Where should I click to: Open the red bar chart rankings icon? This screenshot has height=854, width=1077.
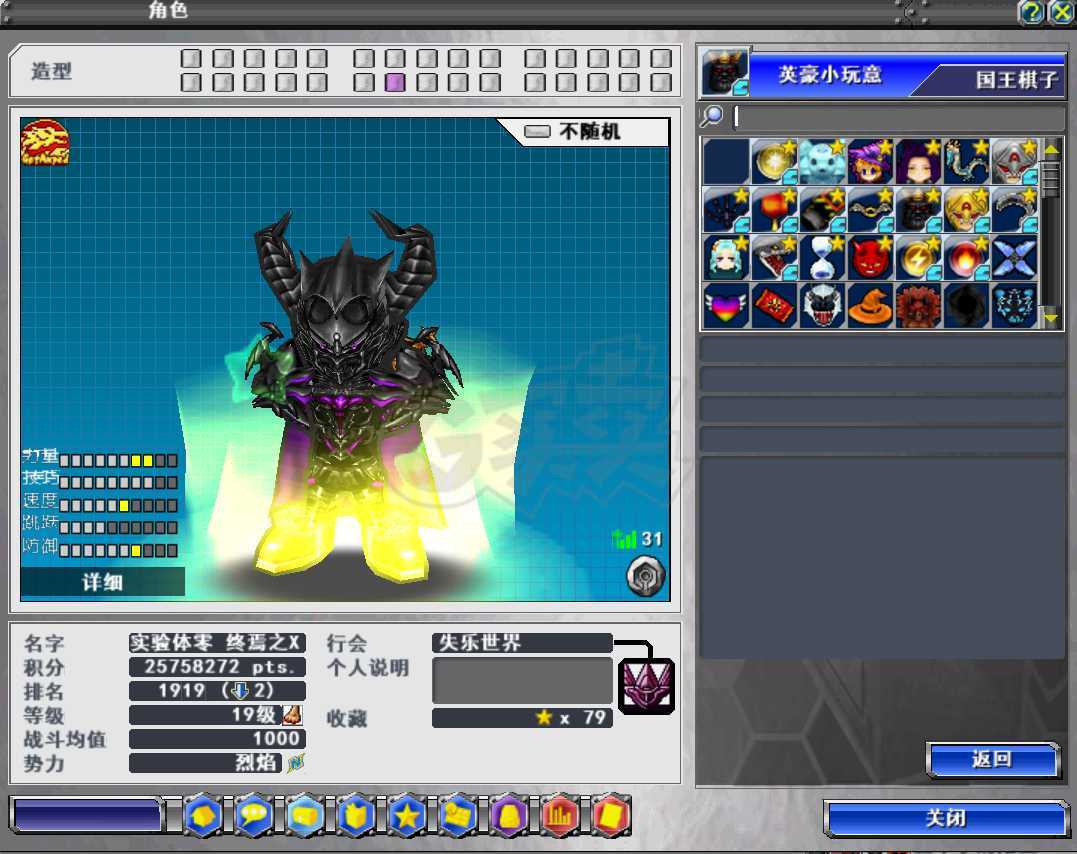click(x=560, y=817)
